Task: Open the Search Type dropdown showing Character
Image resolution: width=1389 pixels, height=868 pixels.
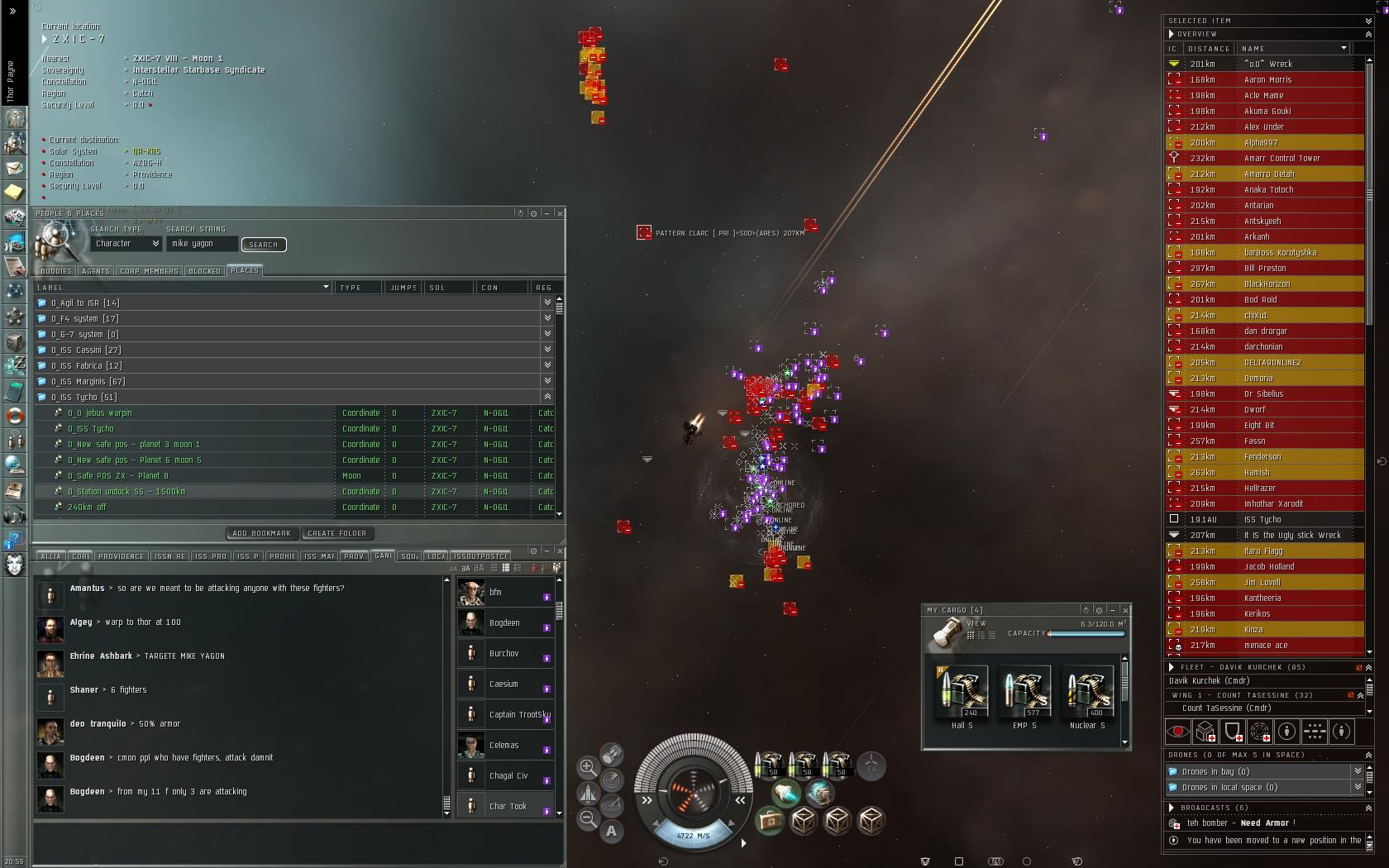Action: point(126,244)
